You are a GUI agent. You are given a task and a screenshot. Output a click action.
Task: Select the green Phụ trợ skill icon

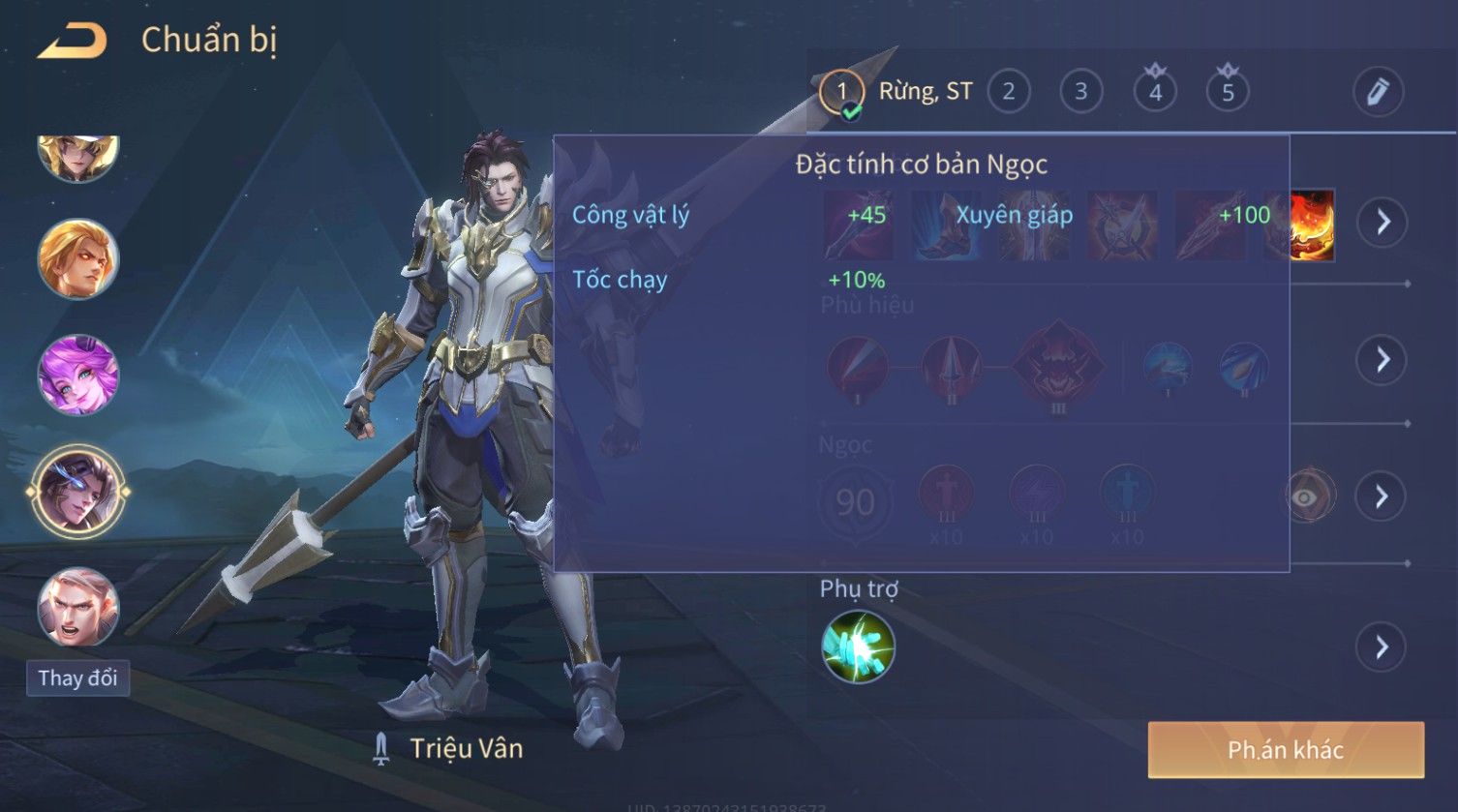pyautogui.click(x=858, y=647)
